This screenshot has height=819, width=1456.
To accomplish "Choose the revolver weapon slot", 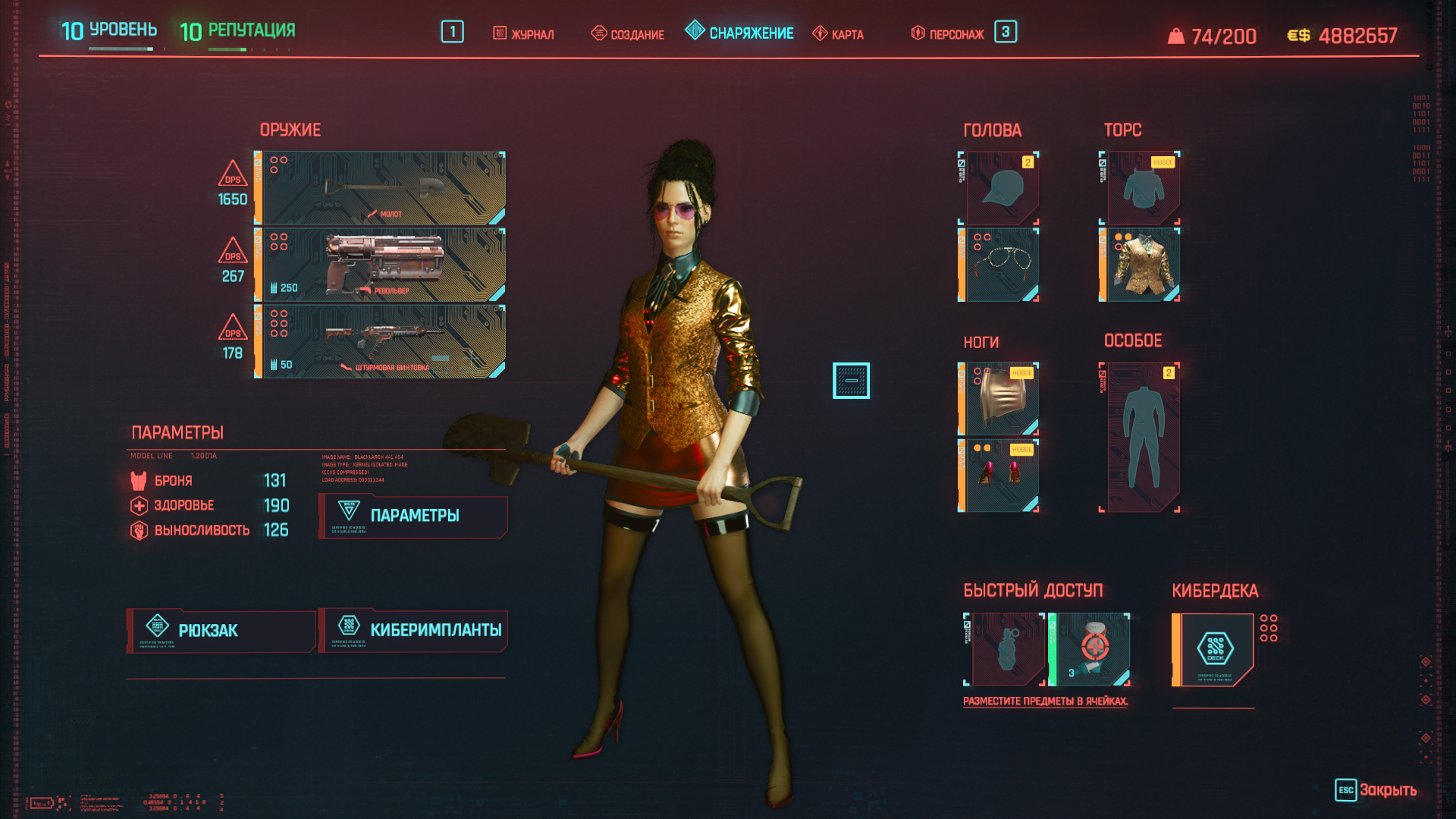I will 381,265.
